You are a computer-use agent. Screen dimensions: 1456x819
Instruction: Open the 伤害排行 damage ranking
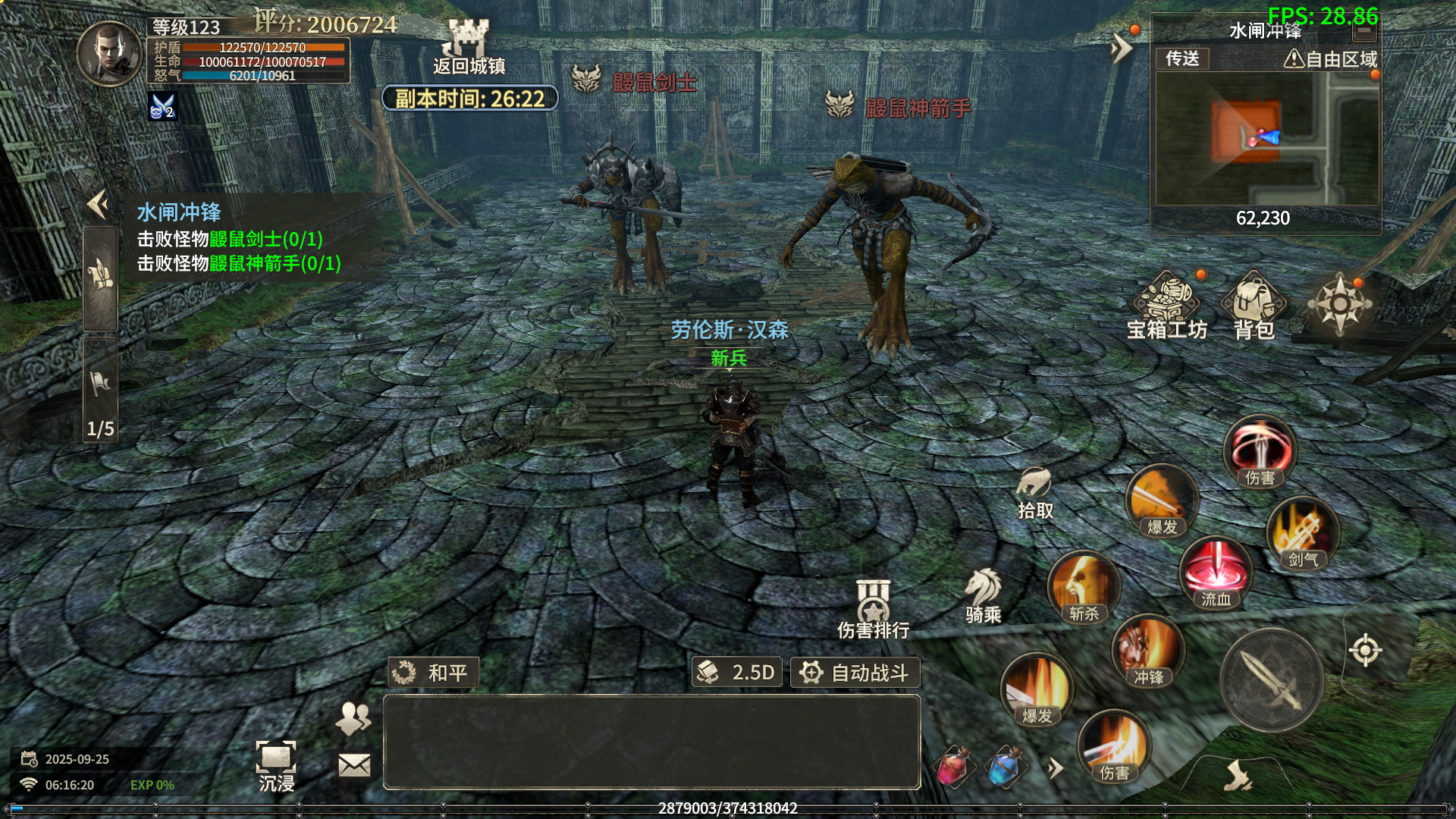(x=873, y=610)
